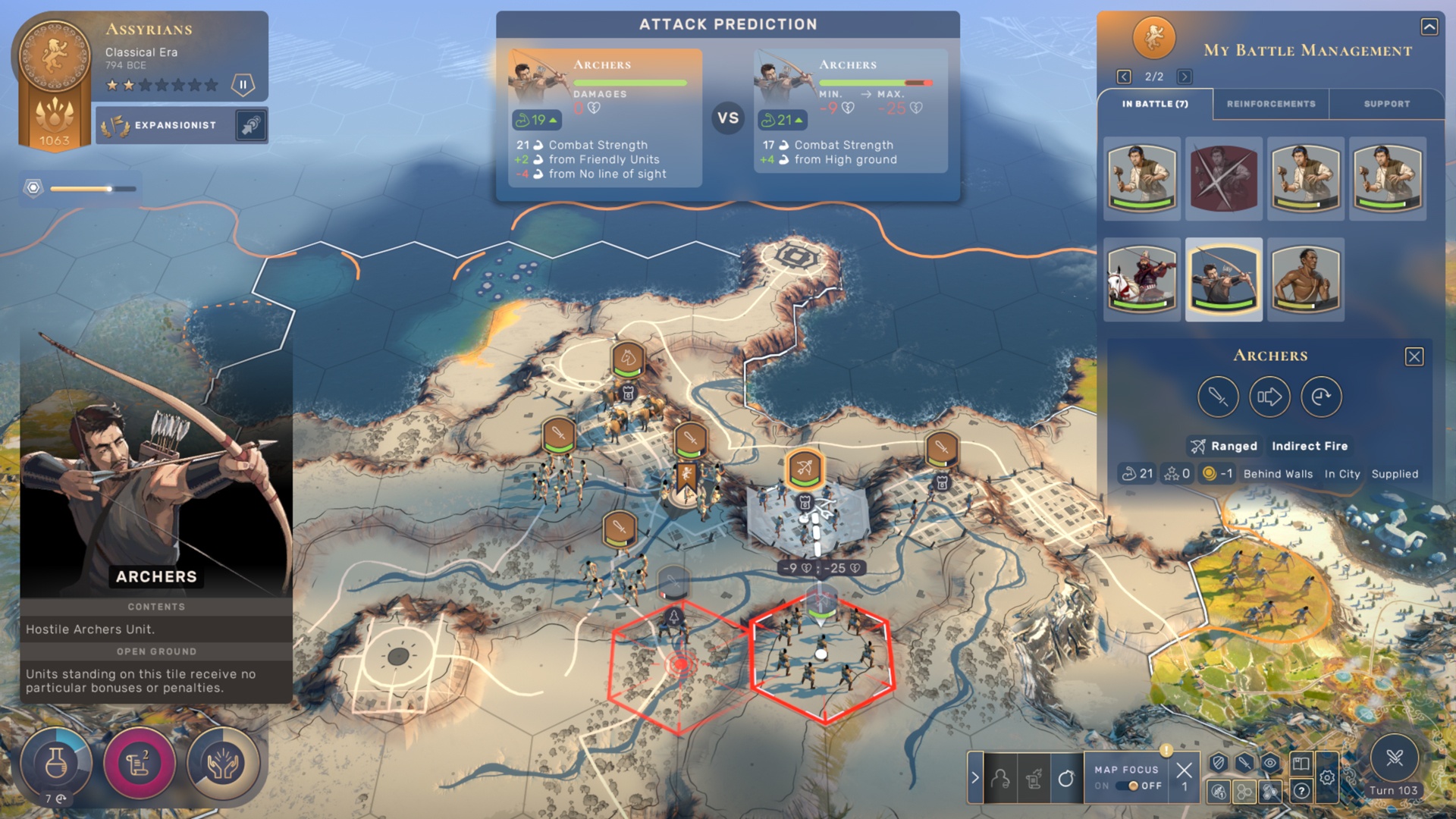The image size is (1456, 819).
Task: Open the Support tab in Battle Management
Action: (1387, 104)
